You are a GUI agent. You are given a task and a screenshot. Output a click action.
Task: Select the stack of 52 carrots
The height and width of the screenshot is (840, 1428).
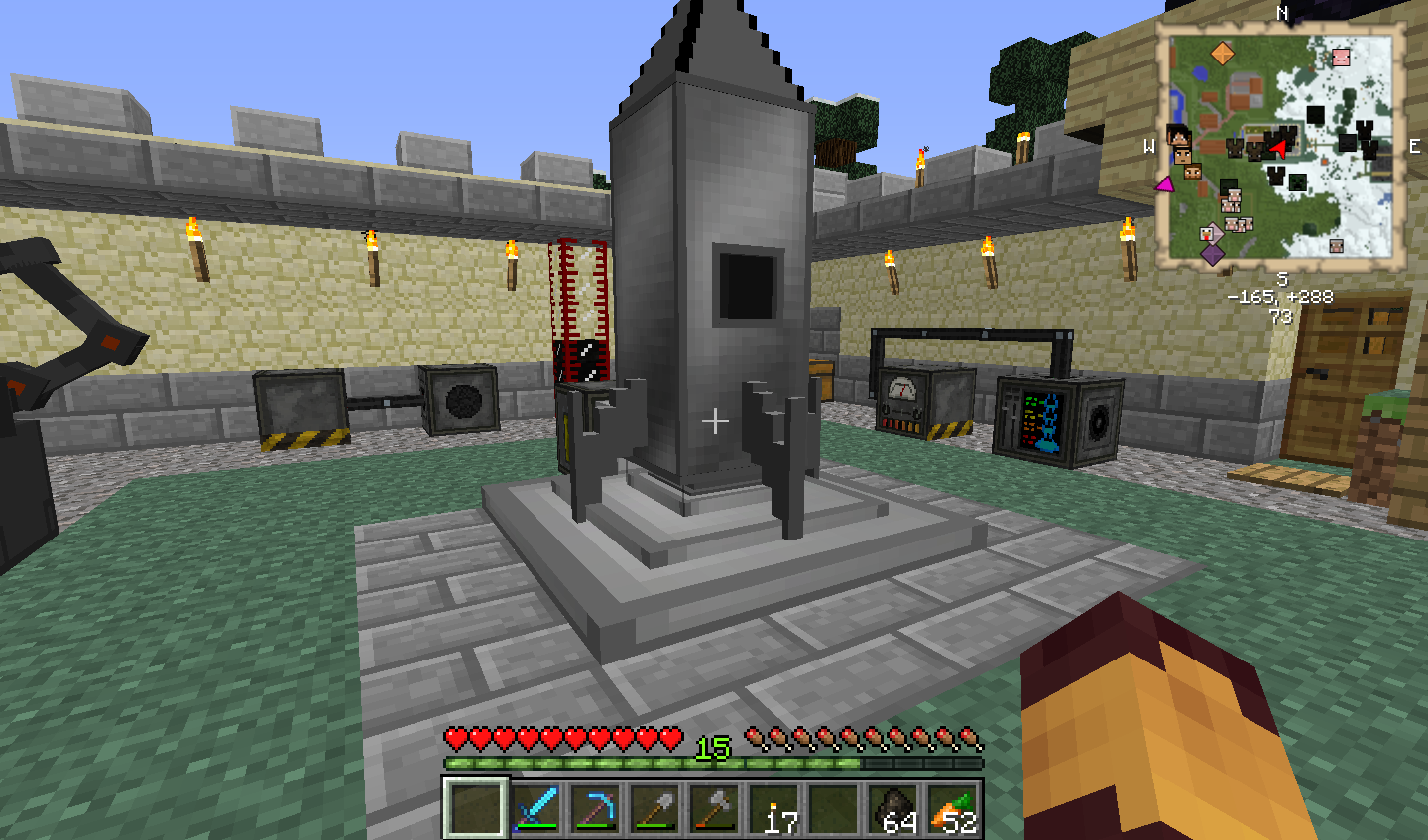coord(955,810)
